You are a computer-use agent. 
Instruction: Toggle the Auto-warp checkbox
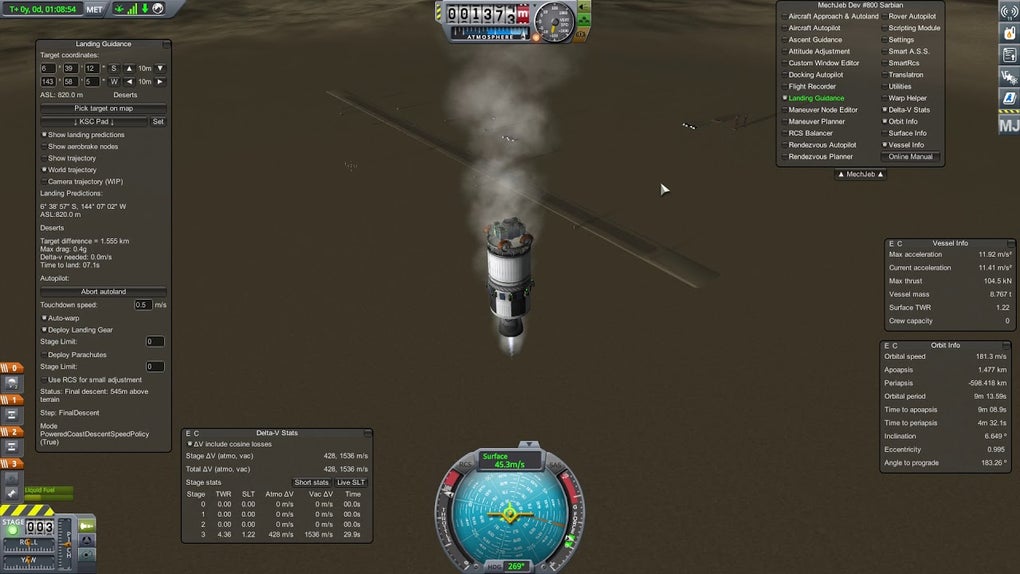(44, 317)
